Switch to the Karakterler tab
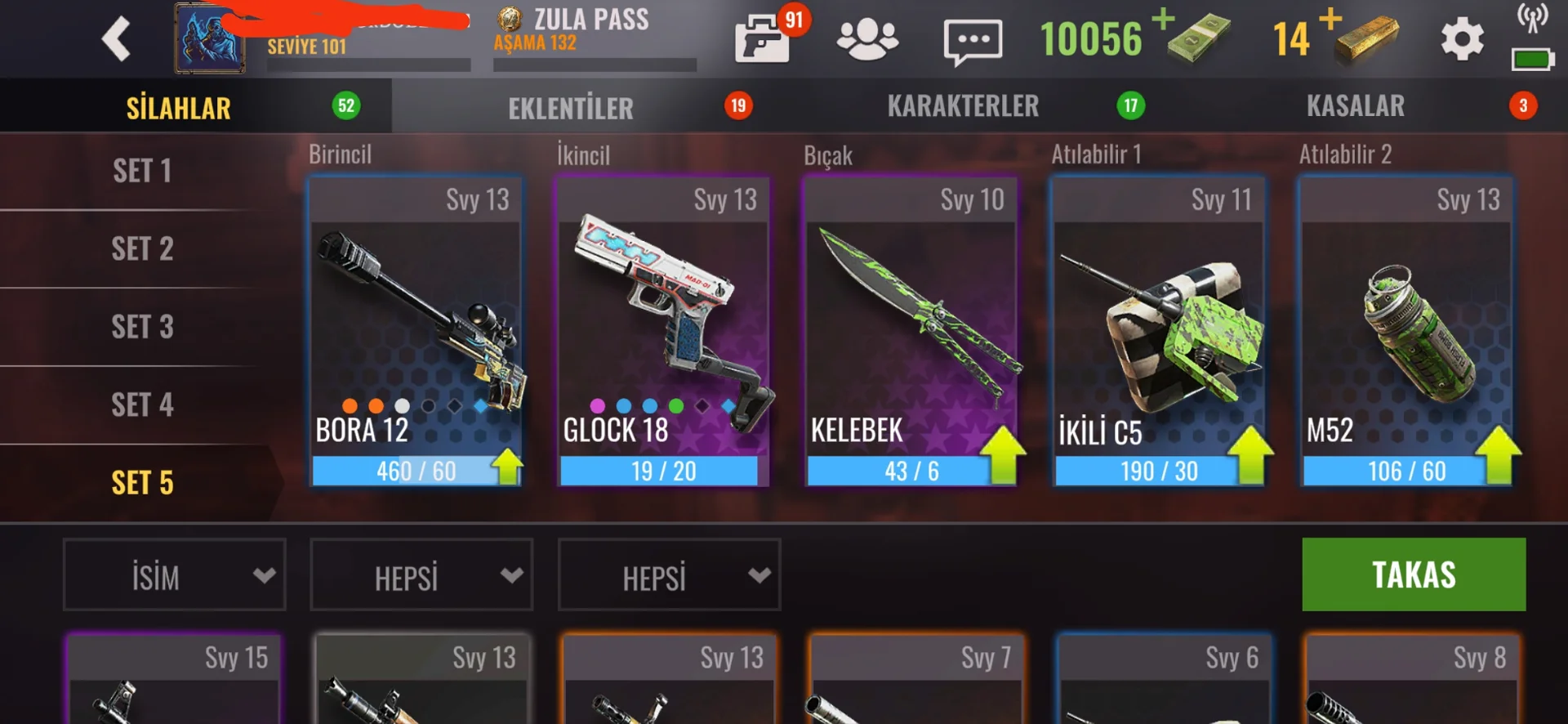Viewport: 1568px width, 724px height. click(964, 106)
